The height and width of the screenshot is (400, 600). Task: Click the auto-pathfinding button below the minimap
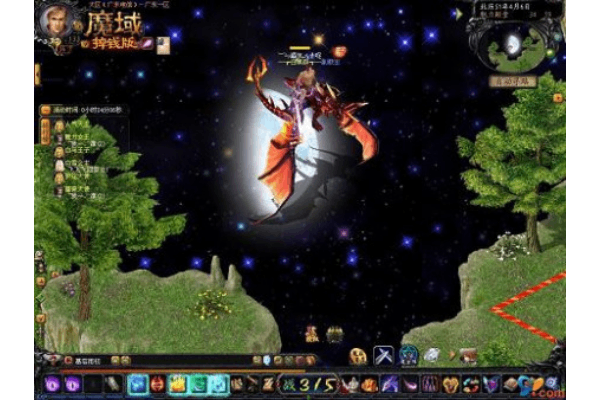coord(513,80)
